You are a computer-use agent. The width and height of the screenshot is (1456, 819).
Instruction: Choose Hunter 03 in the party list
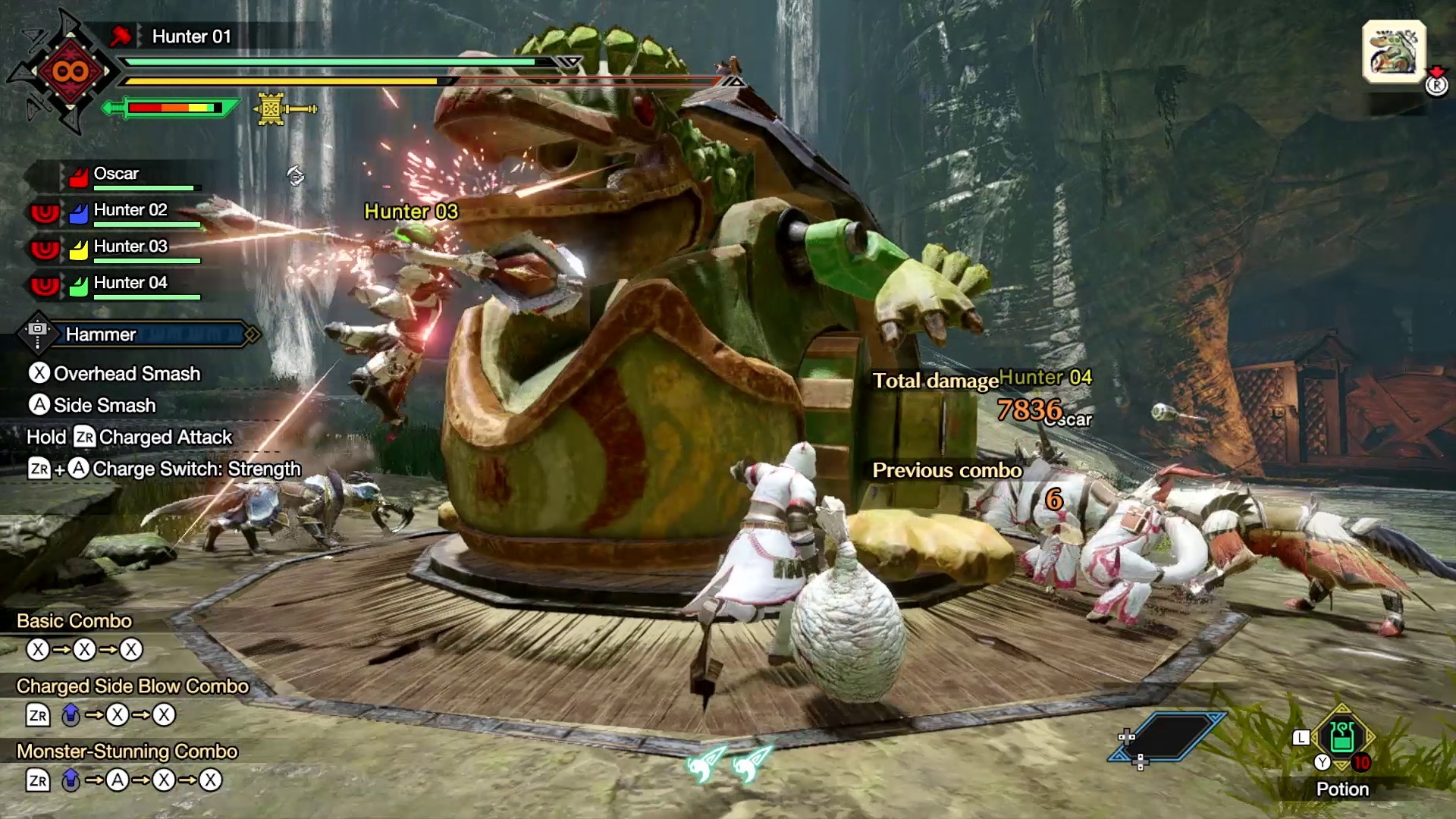[130, 247]
